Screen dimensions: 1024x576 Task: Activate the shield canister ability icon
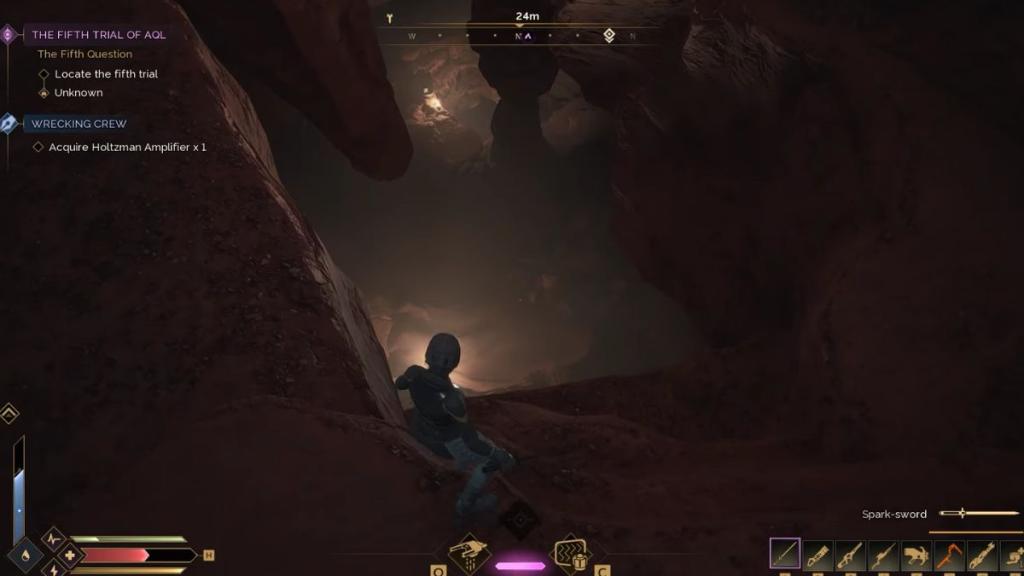coord(571,551)
